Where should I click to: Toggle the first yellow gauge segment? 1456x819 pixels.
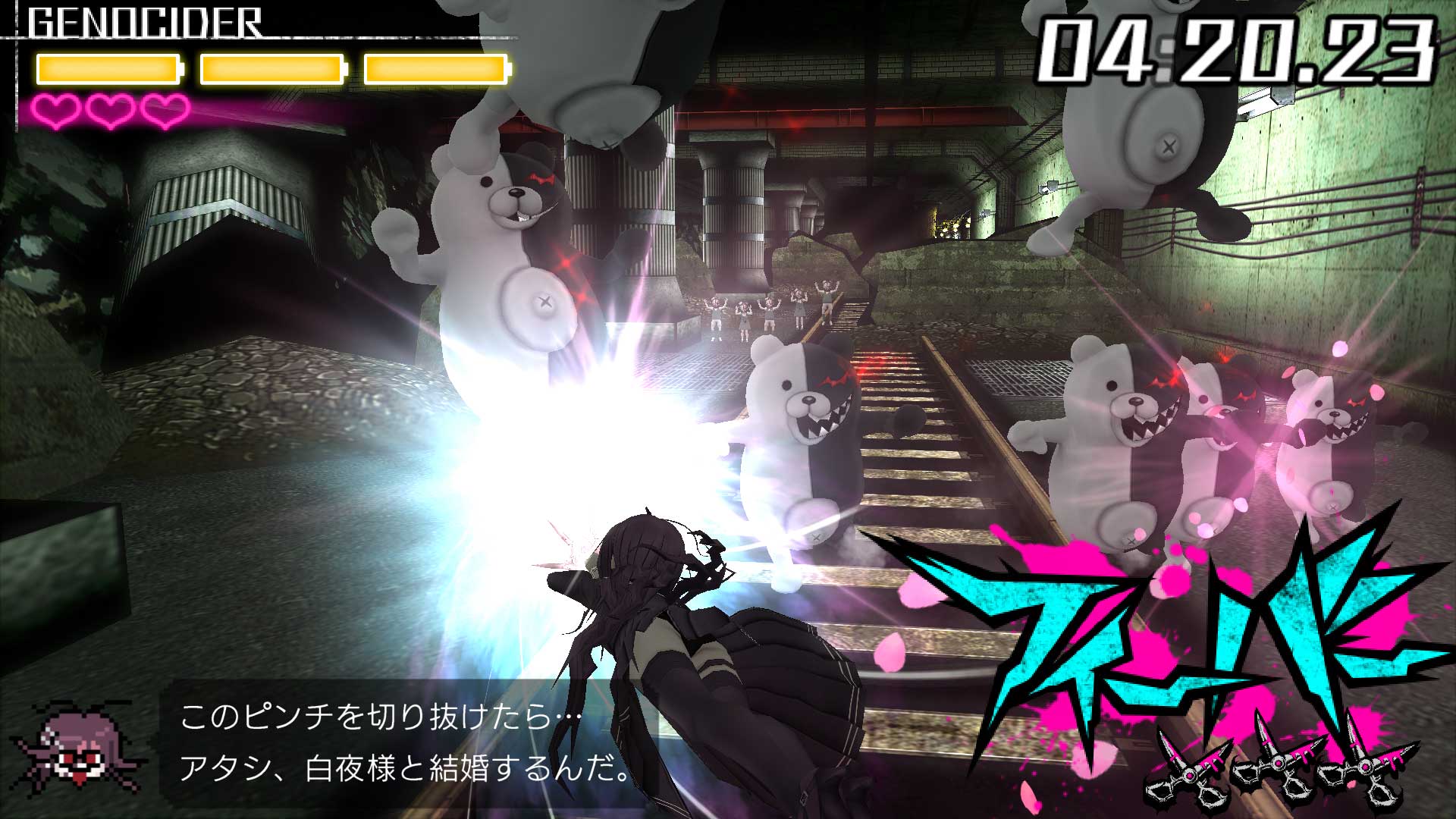(x=108, y=68)
